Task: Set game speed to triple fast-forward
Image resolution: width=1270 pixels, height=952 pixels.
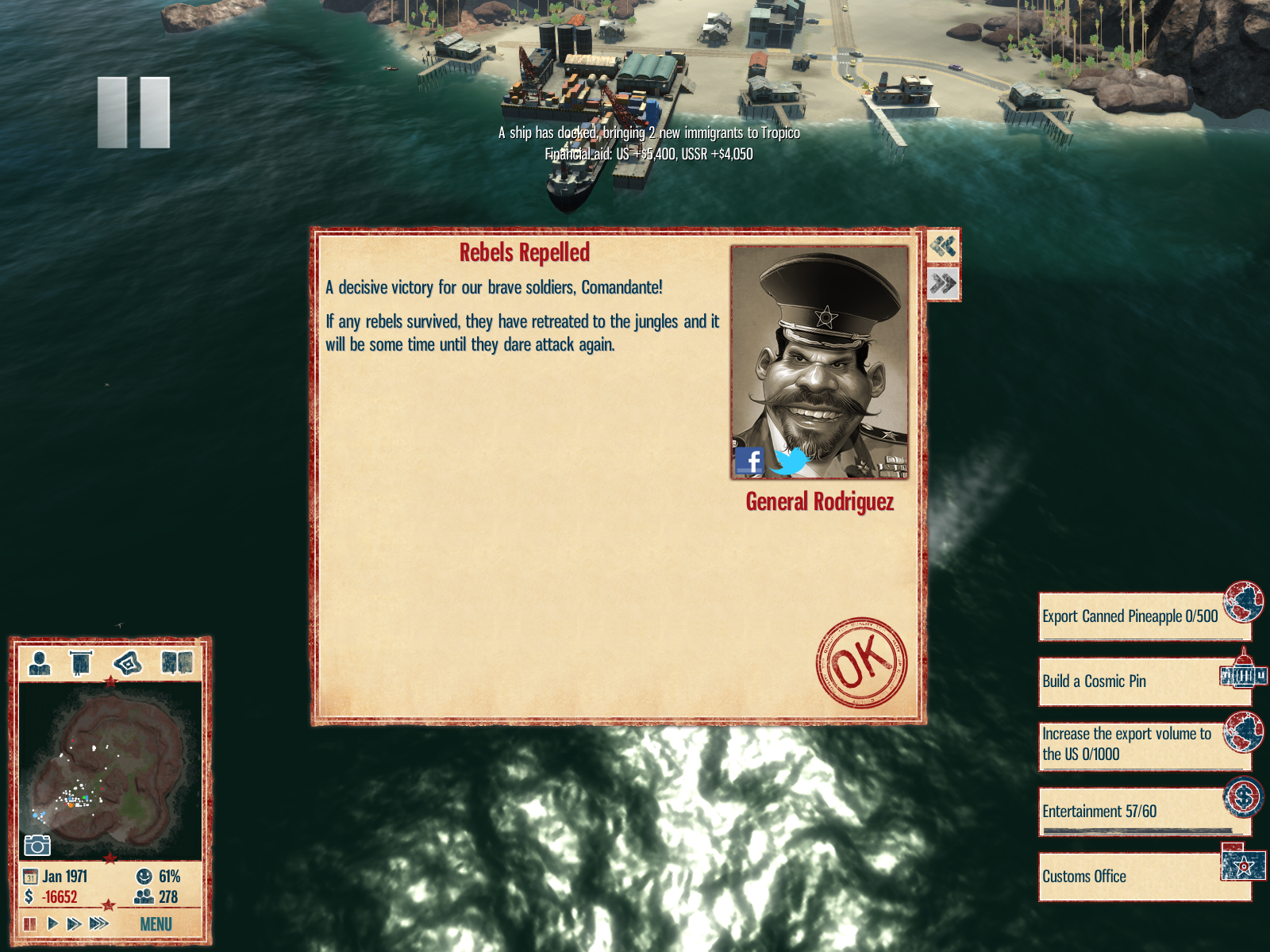Action: point(98,923)
